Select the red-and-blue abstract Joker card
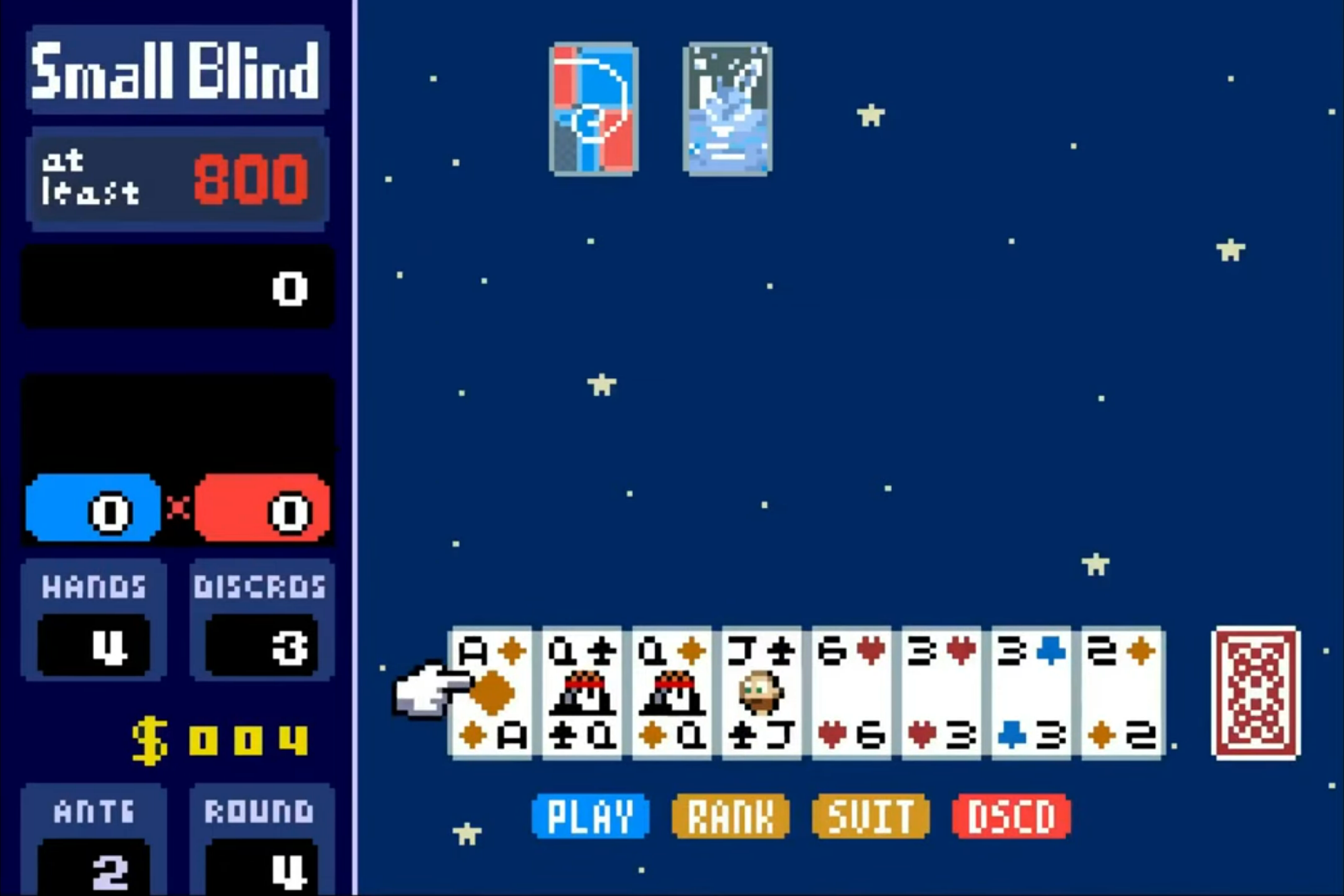Viewport: 1344px width, 896px height. coord(592,108)
